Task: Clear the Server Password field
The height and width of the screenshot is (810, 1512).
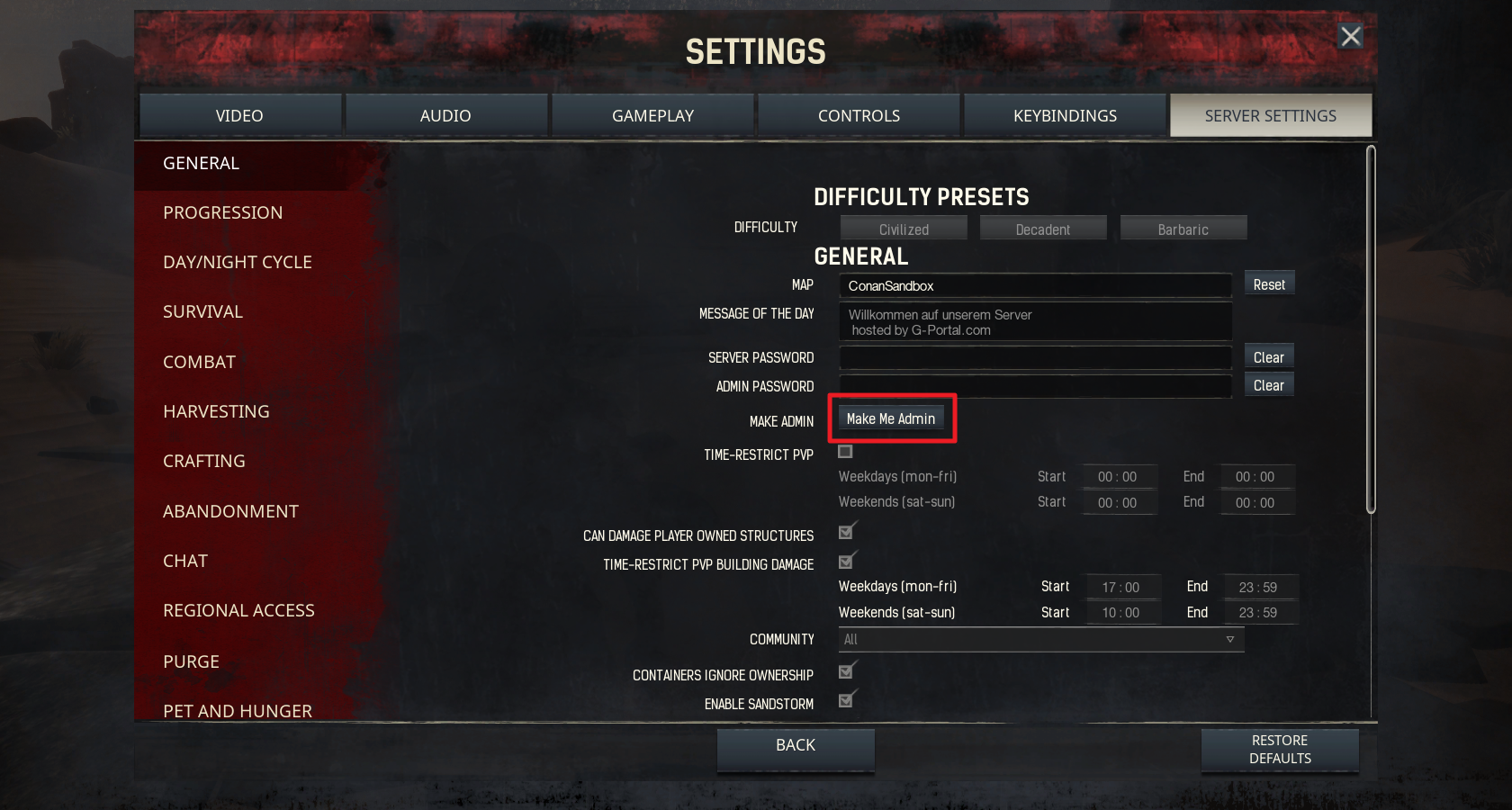Action: click(1268, 356)
